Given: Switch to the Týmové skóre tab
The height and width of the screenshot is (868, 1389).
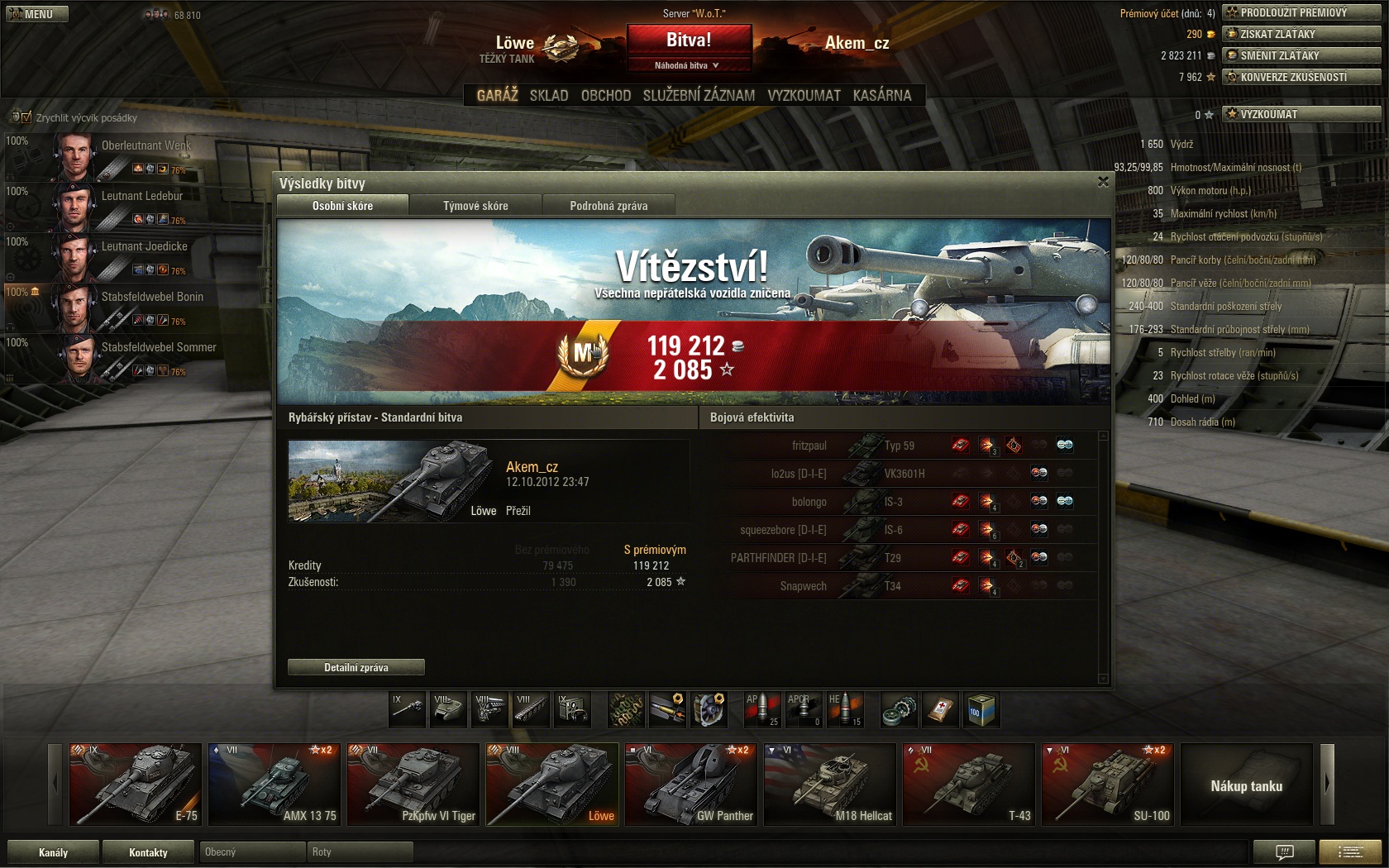Looking at the screenshot, I should [x=475, y=206].
